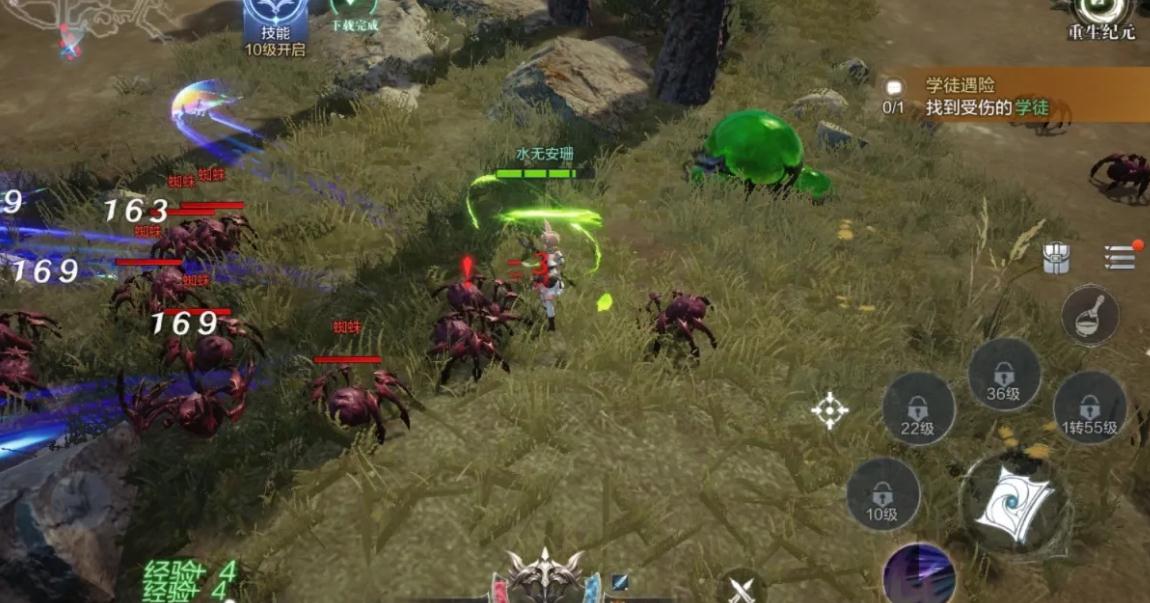Activate the purple slash skill

[x=918, y=576]
